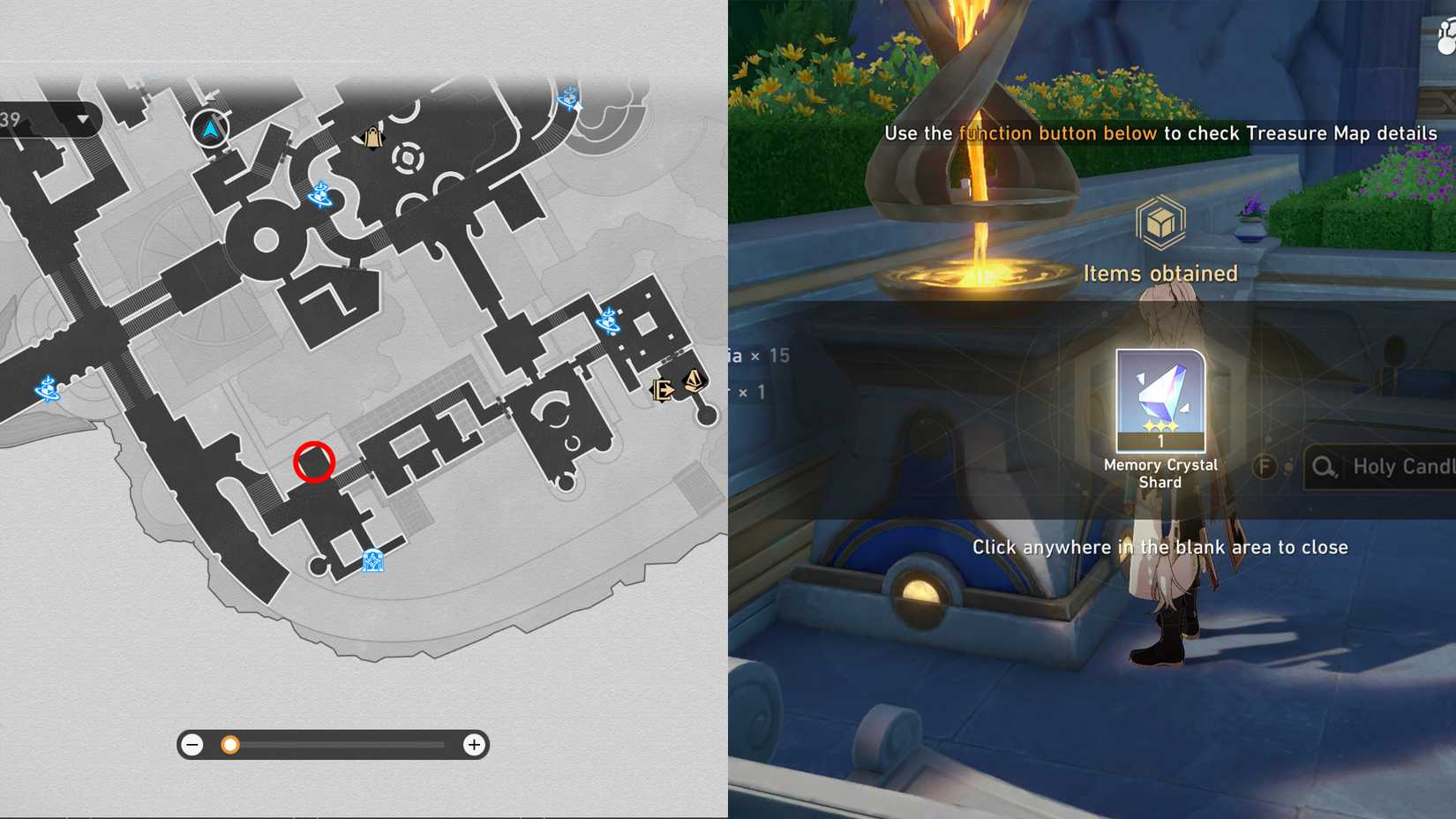Zoom the map in with the plus button
This screenshot has height=819, width=1456.
point(474,745)
